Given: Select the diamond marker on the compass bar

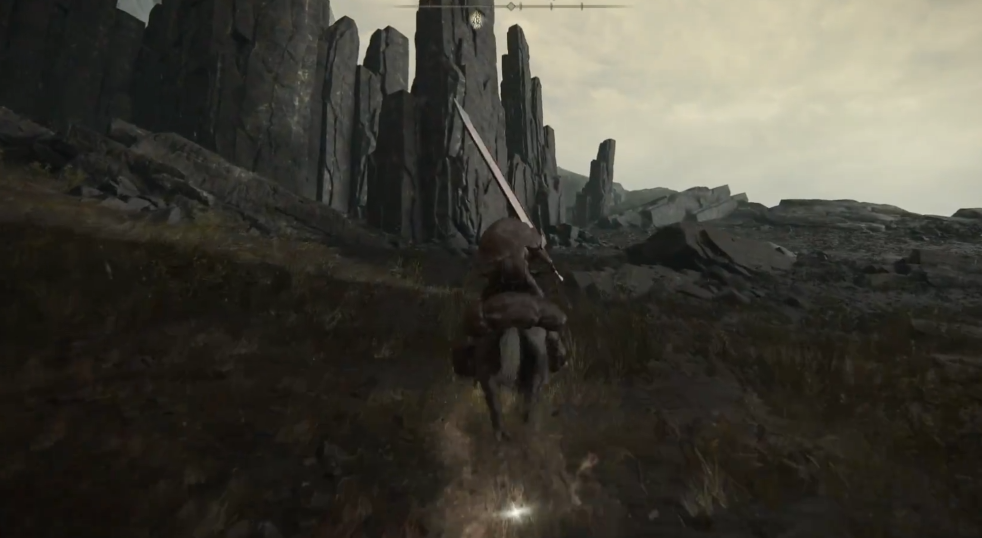Looking at the screenshot, I should (x=511, y=6).
